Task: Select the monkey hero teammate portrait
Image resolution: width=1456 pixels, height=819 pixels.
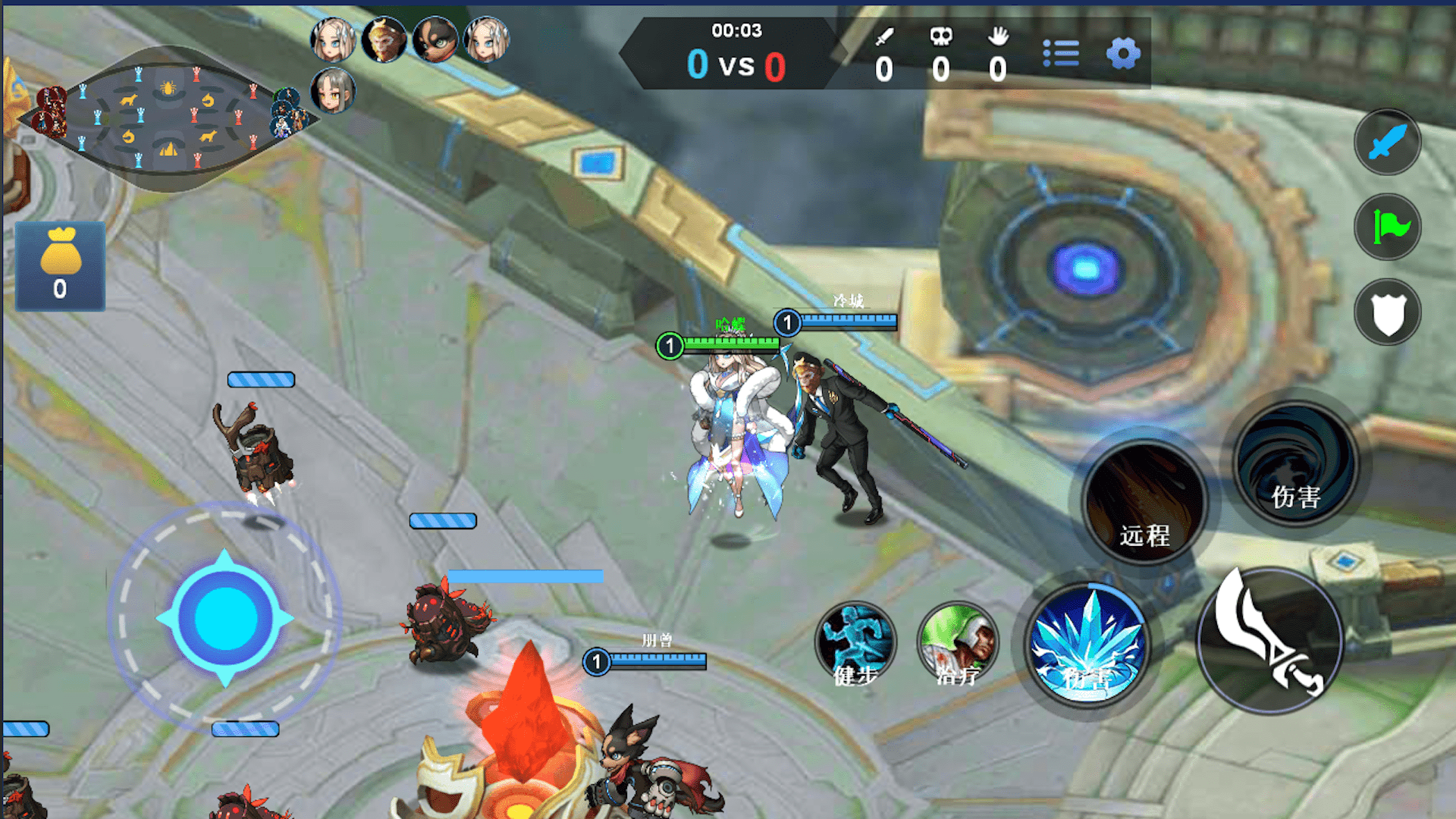Action: click(x=384, y=39)
